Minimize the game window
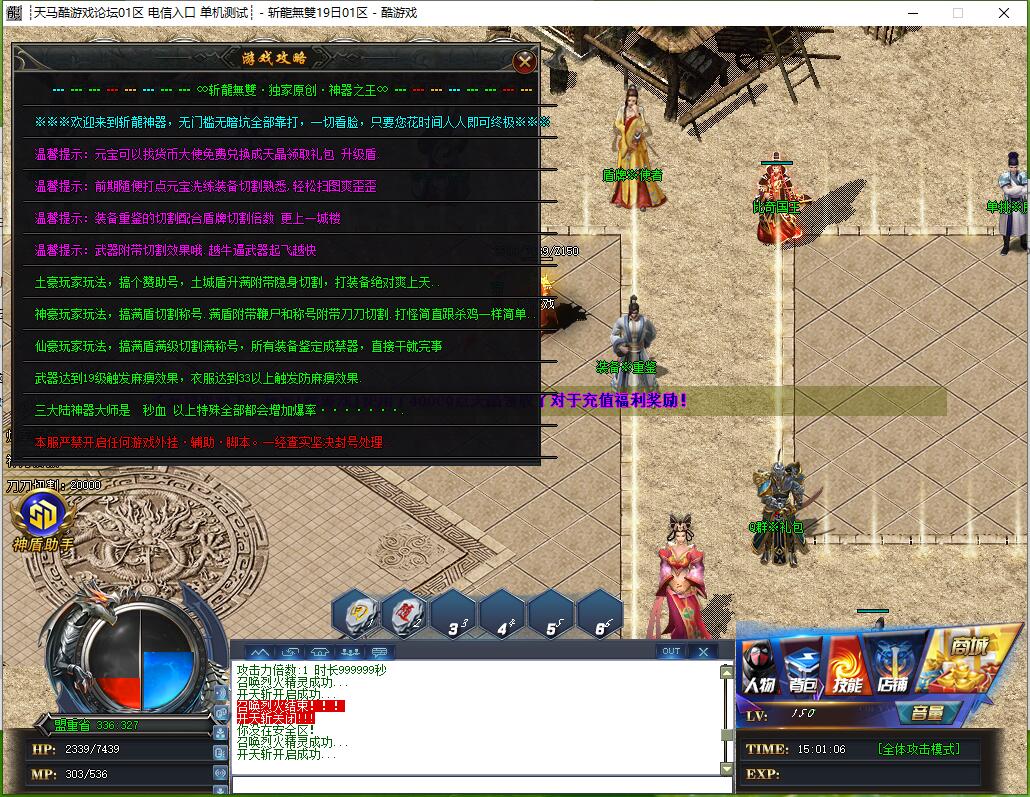 coord(911,13)
